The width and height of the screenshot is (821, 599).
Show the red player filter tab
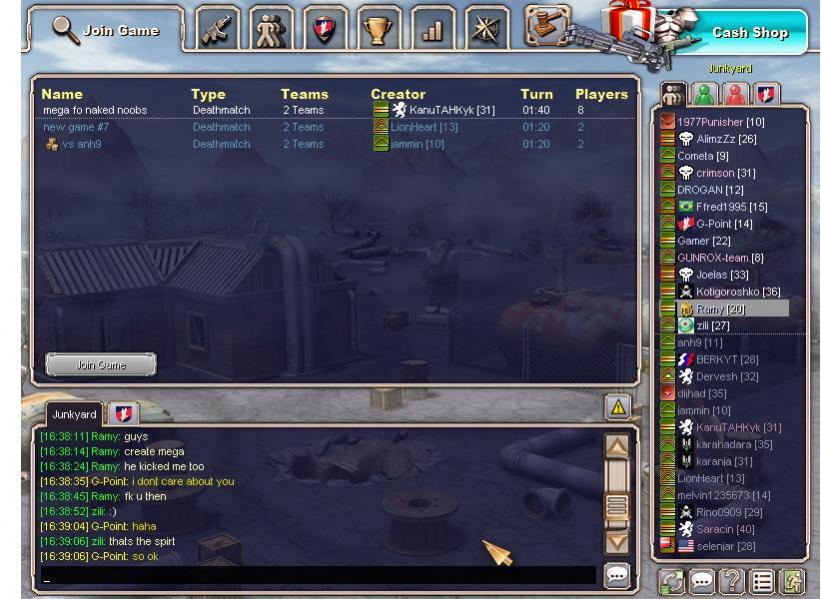click(738, 95)
